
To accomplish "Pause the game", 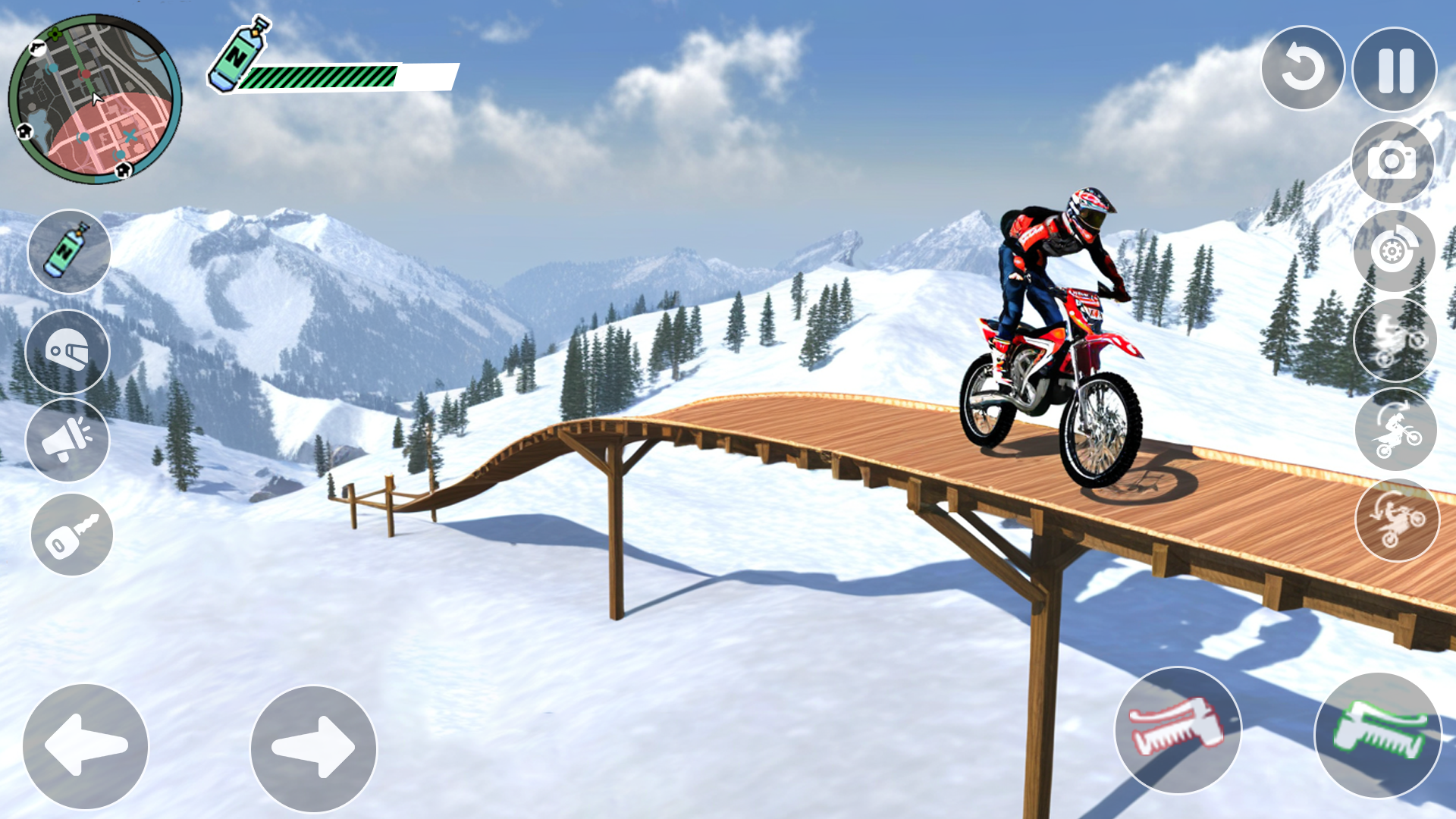I will tap(1394, 68).
